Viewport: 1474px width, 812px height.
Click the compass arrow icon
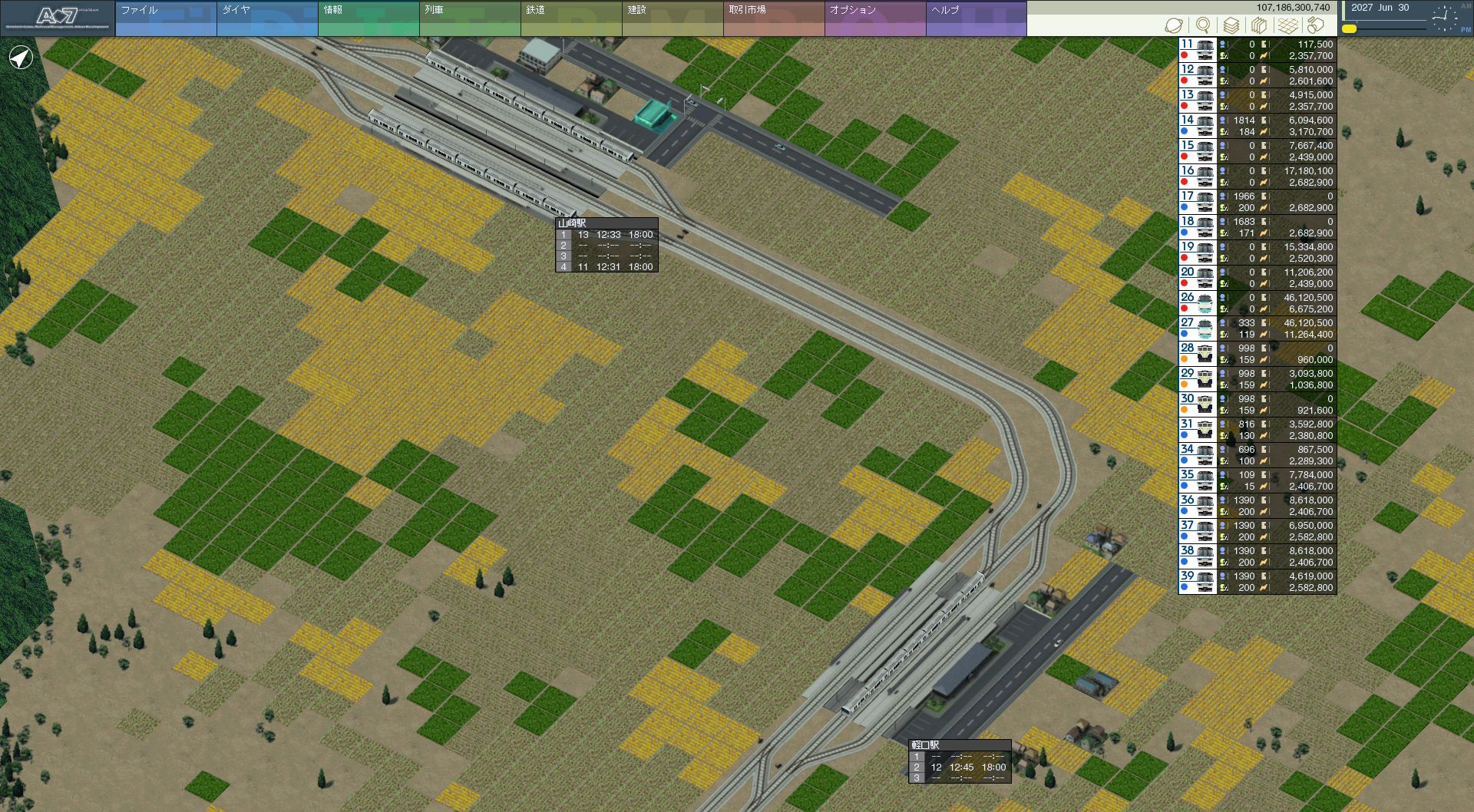(x=21, y=58)
